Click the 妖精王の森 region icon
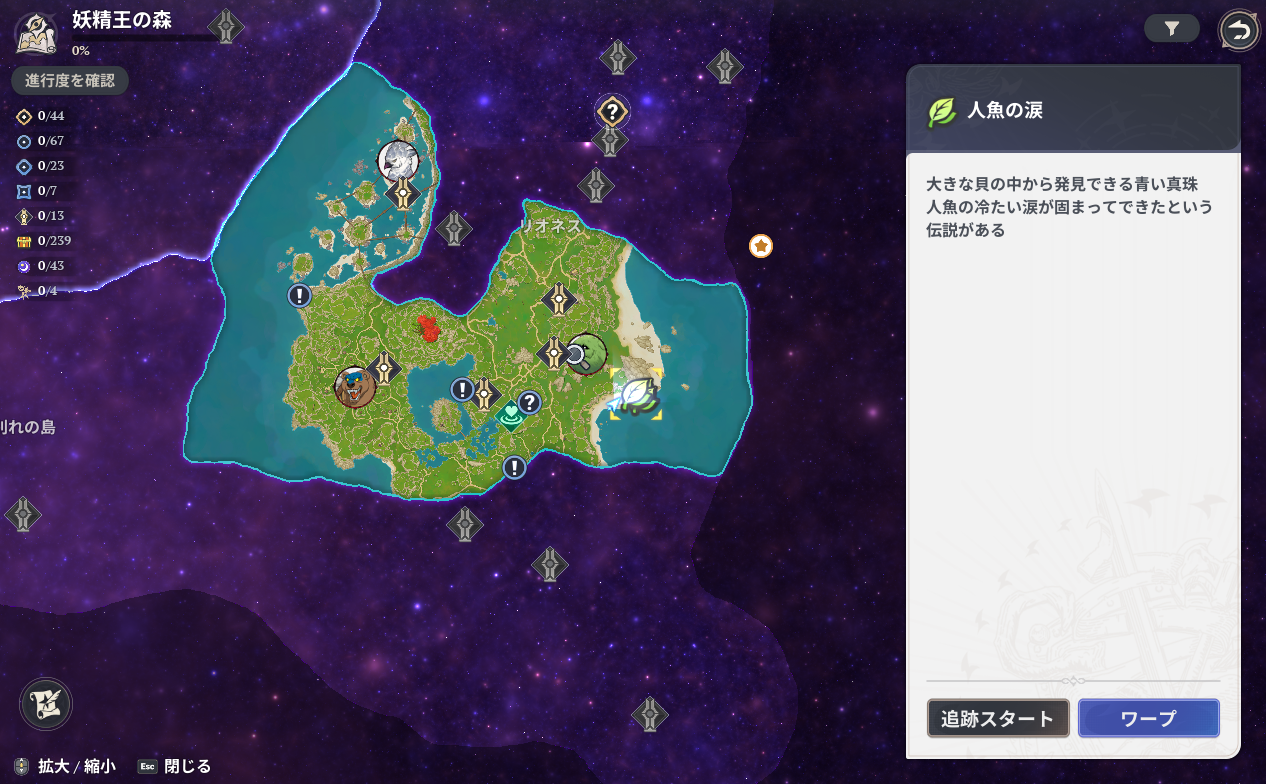This screenshot has height=784, width=1266. [35, 32]
